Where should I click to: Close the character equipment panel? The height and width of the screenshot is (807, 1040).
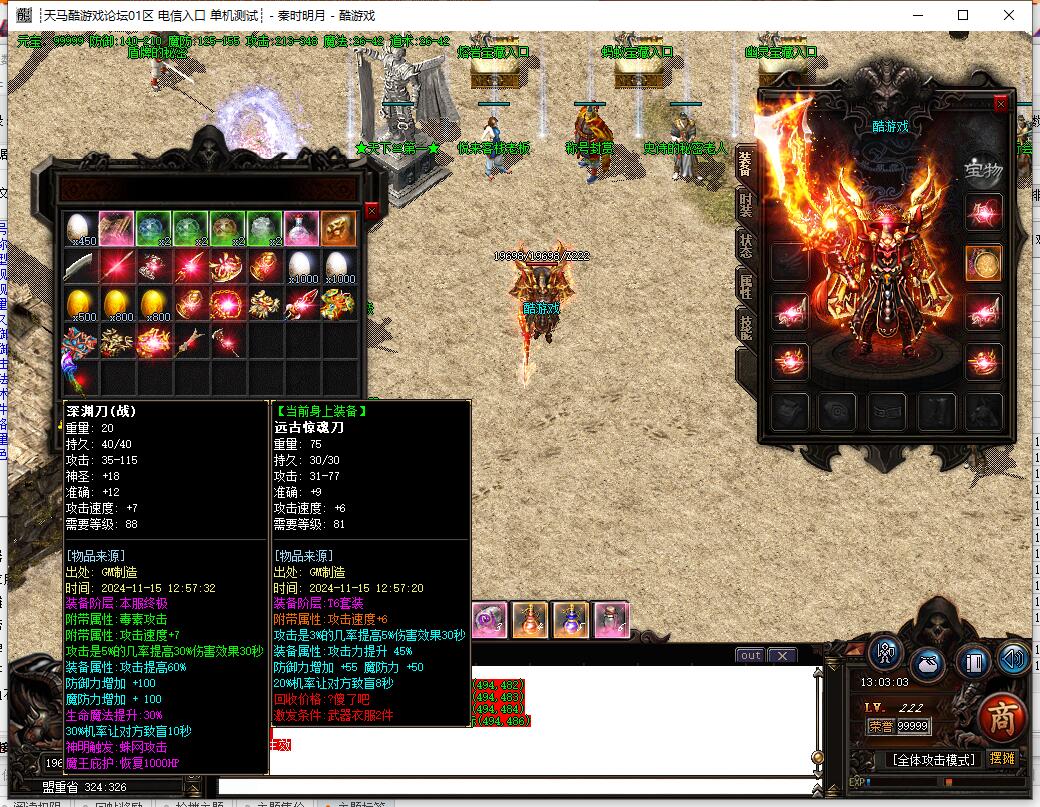(1000, 104)
